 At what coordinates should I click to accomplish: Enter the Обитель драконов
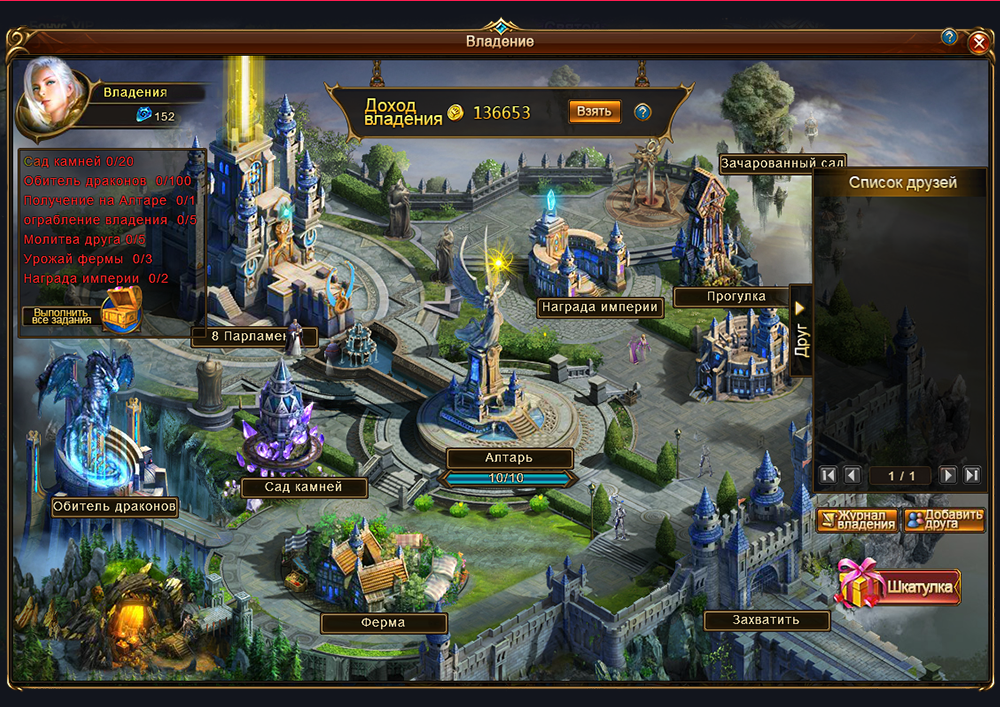[x=115, y=507]
